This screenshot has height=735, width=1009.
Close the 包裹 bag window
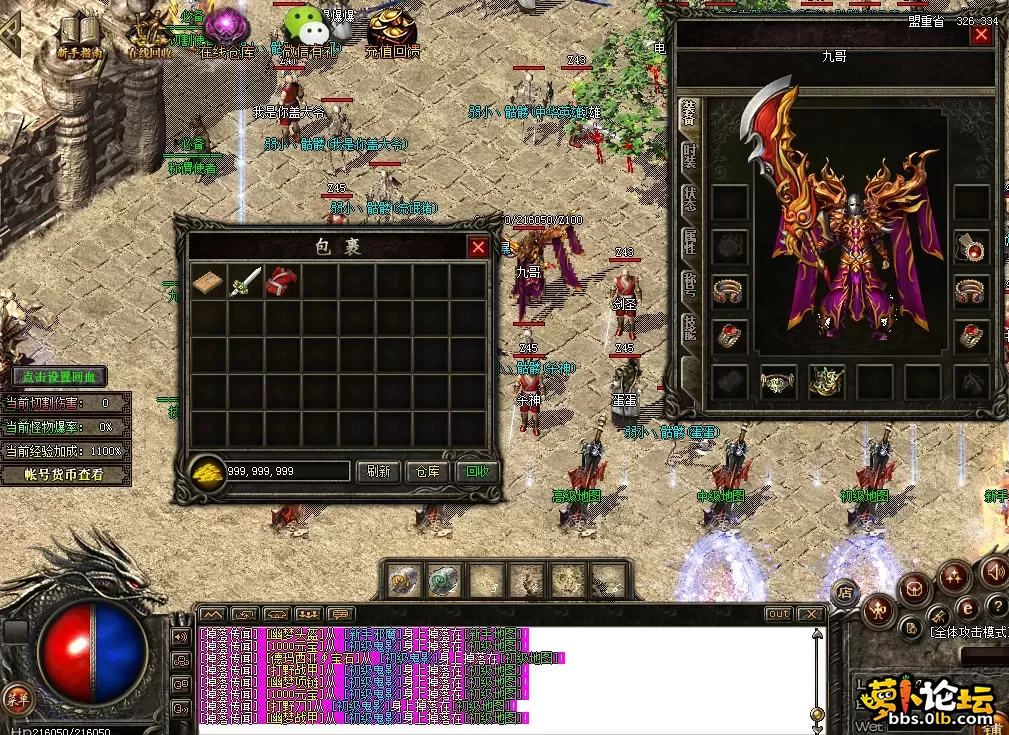click(479, 247)
